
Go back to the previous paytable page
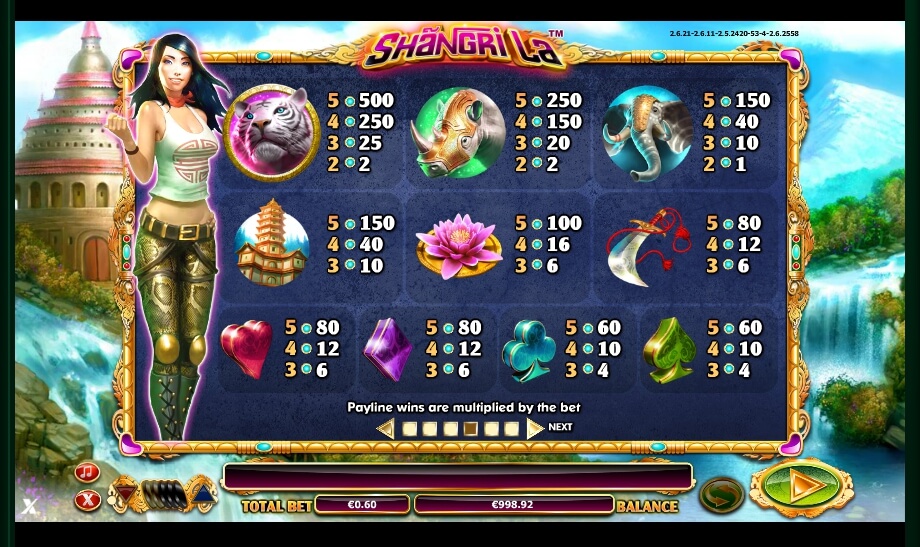coord(386,429)
